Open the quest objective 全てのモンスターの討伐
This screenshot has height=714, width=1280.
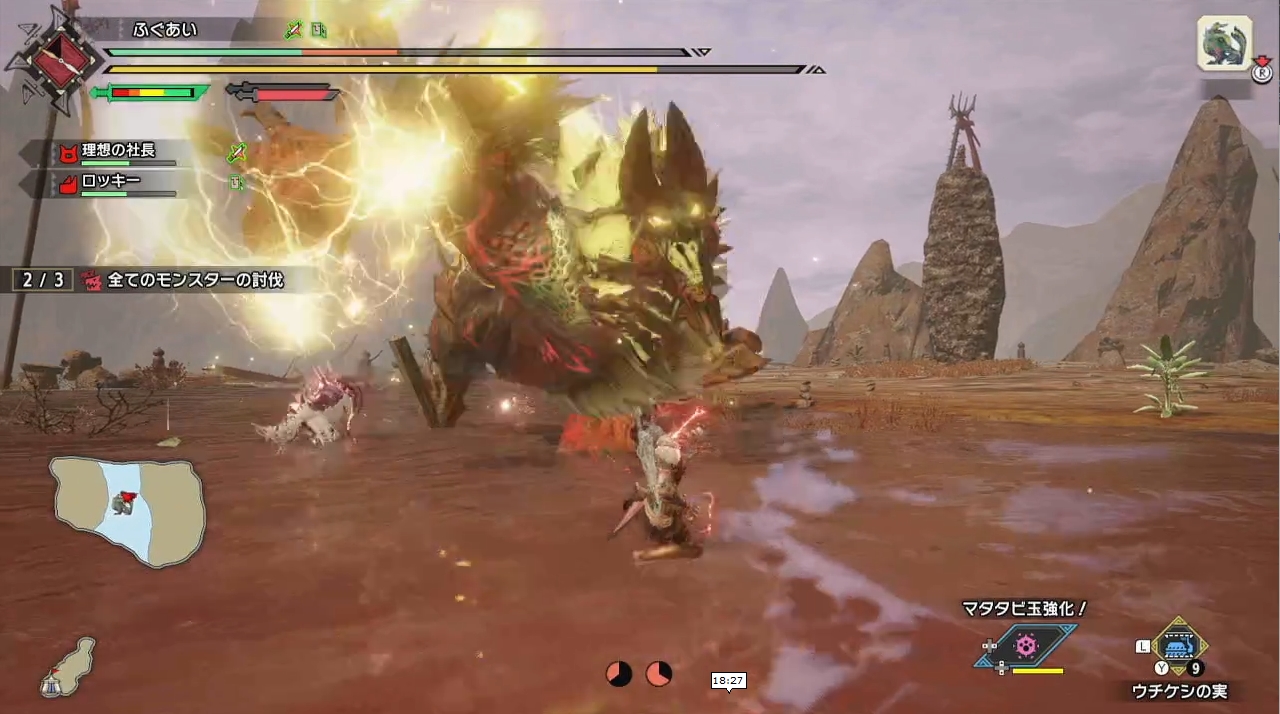[x=184, y=281]
